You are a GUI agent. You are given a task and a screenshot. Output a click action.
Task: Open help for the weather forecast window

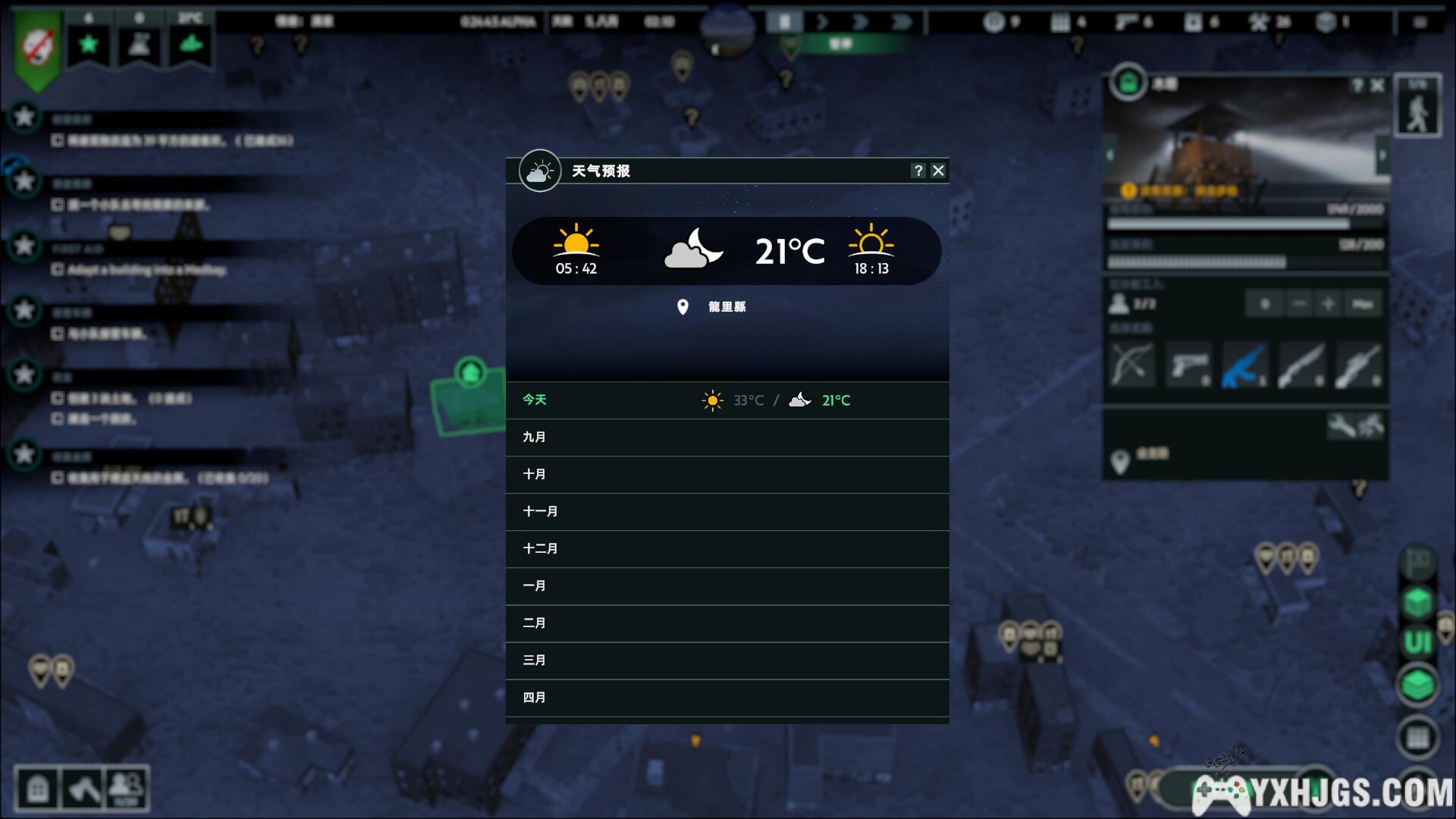pyautogui.click(x=918, y=171)
